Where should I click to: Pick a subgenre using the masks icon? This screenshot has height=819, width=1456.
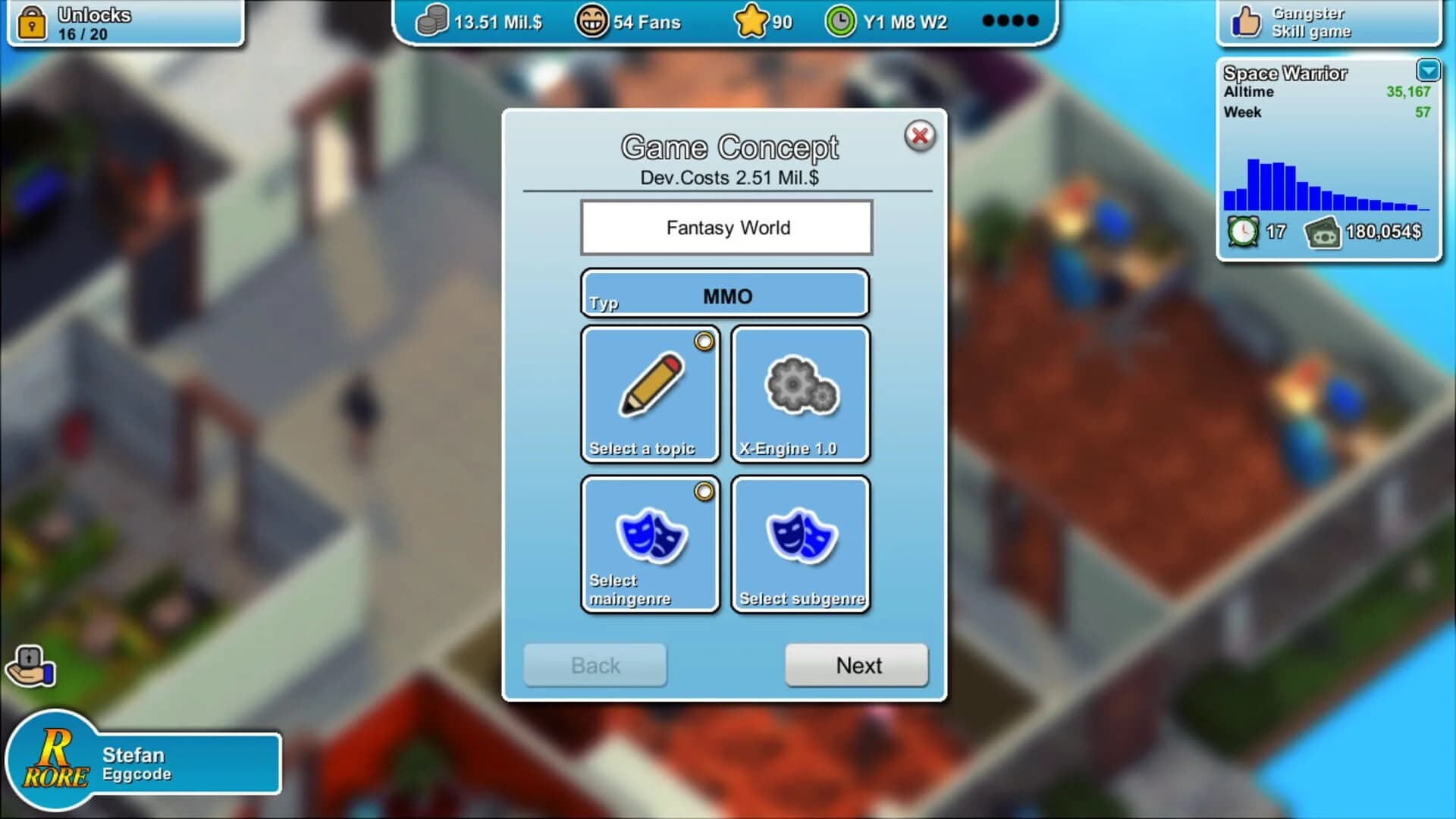click(799, 538)
